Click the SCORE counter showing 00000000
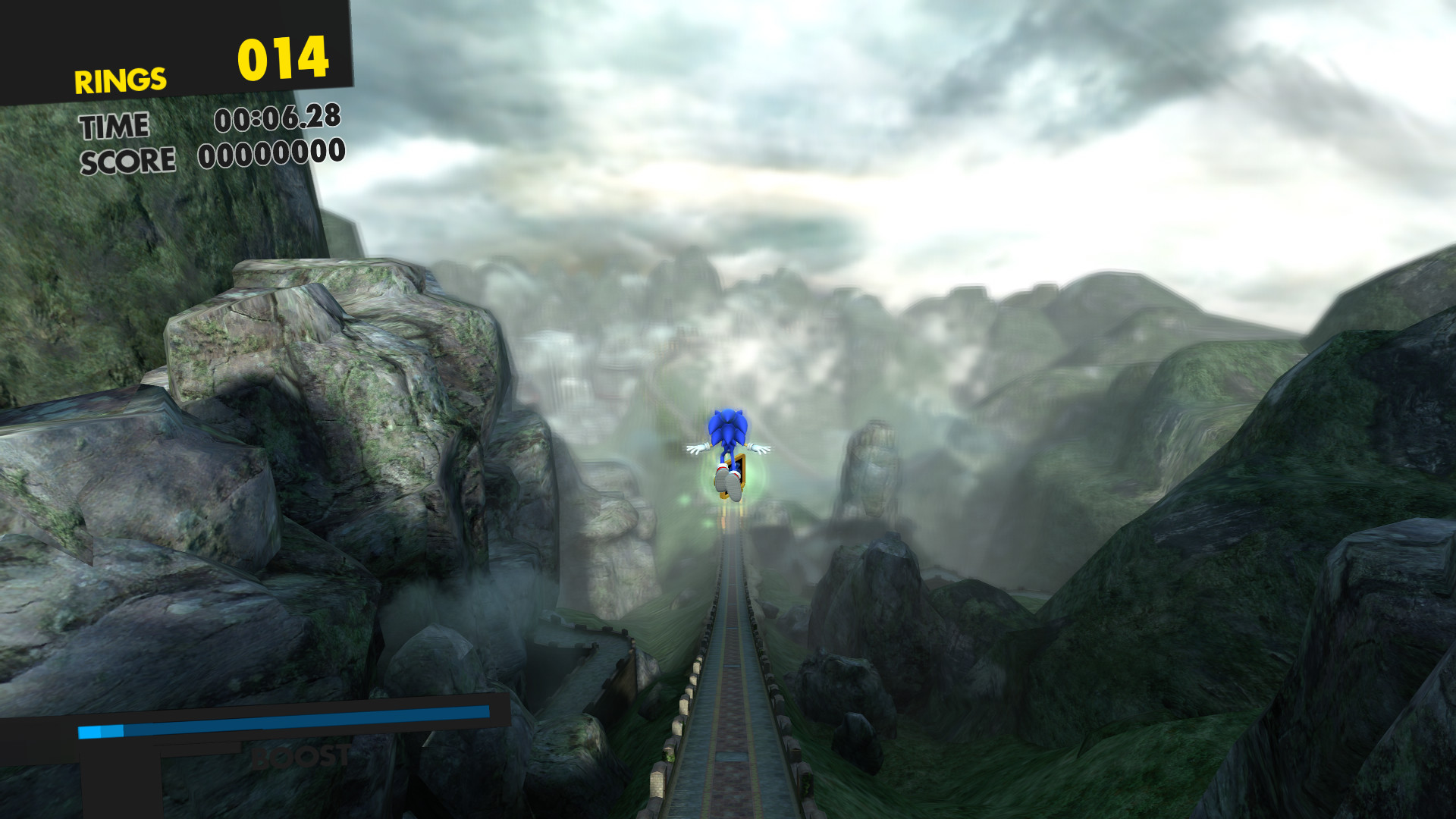This screenshot has height=819, width=1456. [269, 158]
